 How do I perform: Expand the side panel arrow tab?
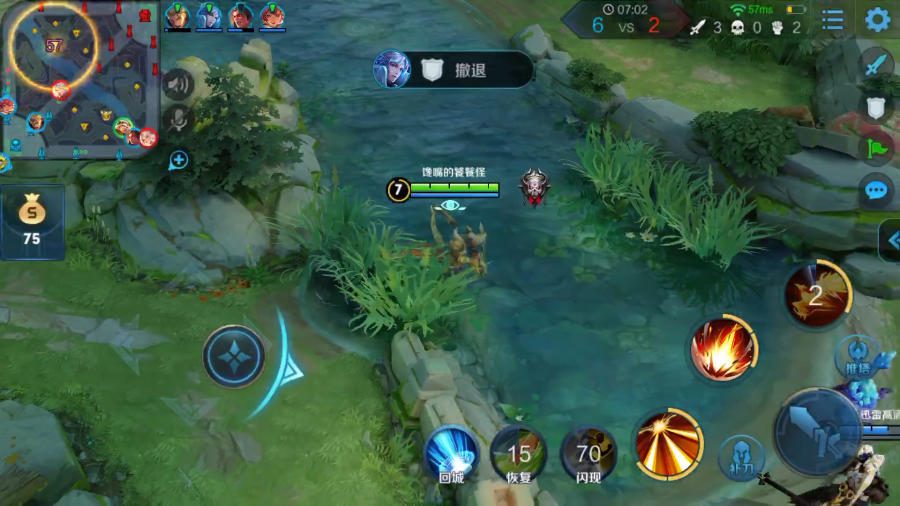point(890,240)
